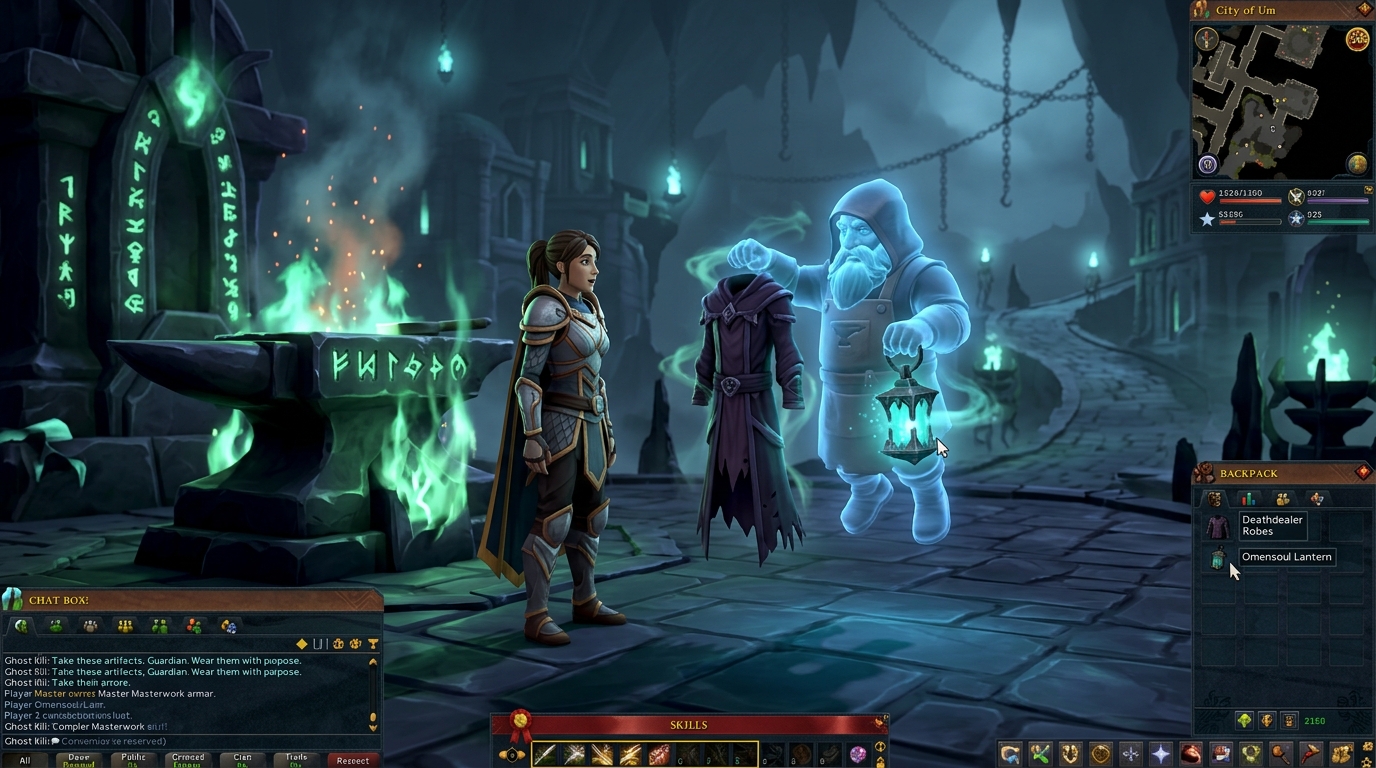
Task: Click the gold trophy icon in chat
Action: pyautogui.click(x=373, y=644)
